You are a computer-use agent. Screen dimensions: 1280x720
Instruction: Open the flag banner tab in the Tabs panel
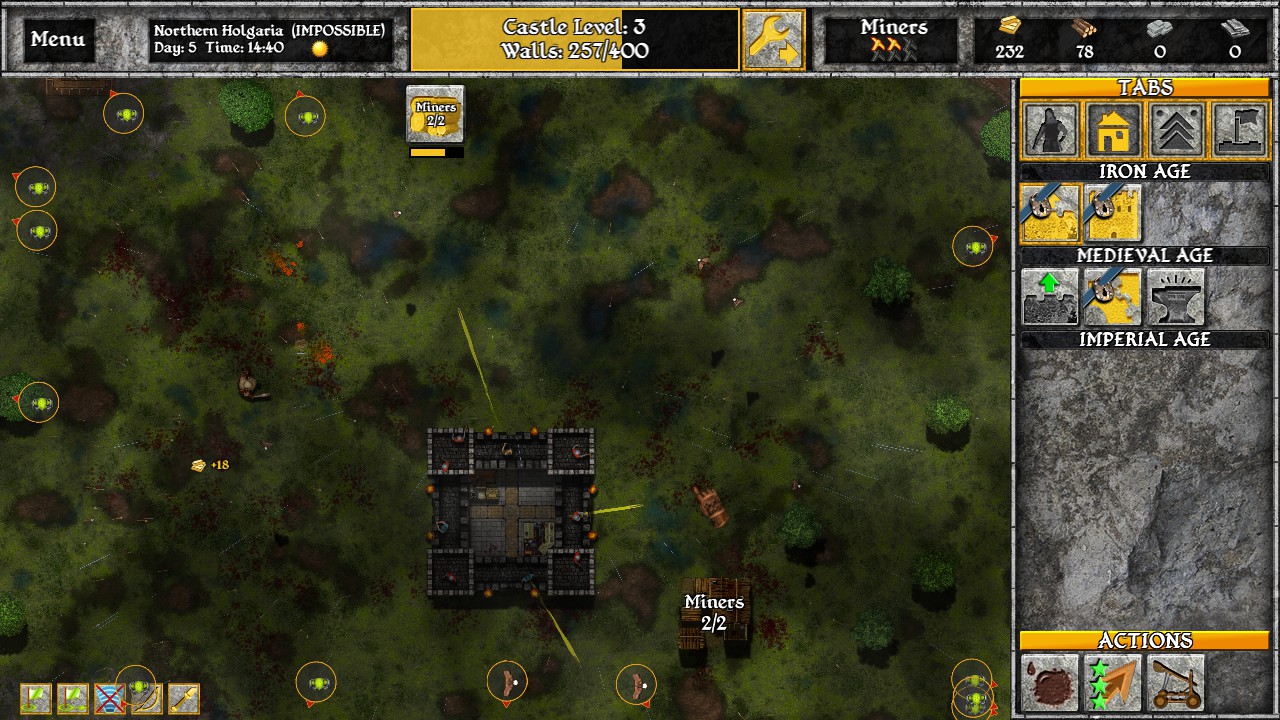[1239, 131]
